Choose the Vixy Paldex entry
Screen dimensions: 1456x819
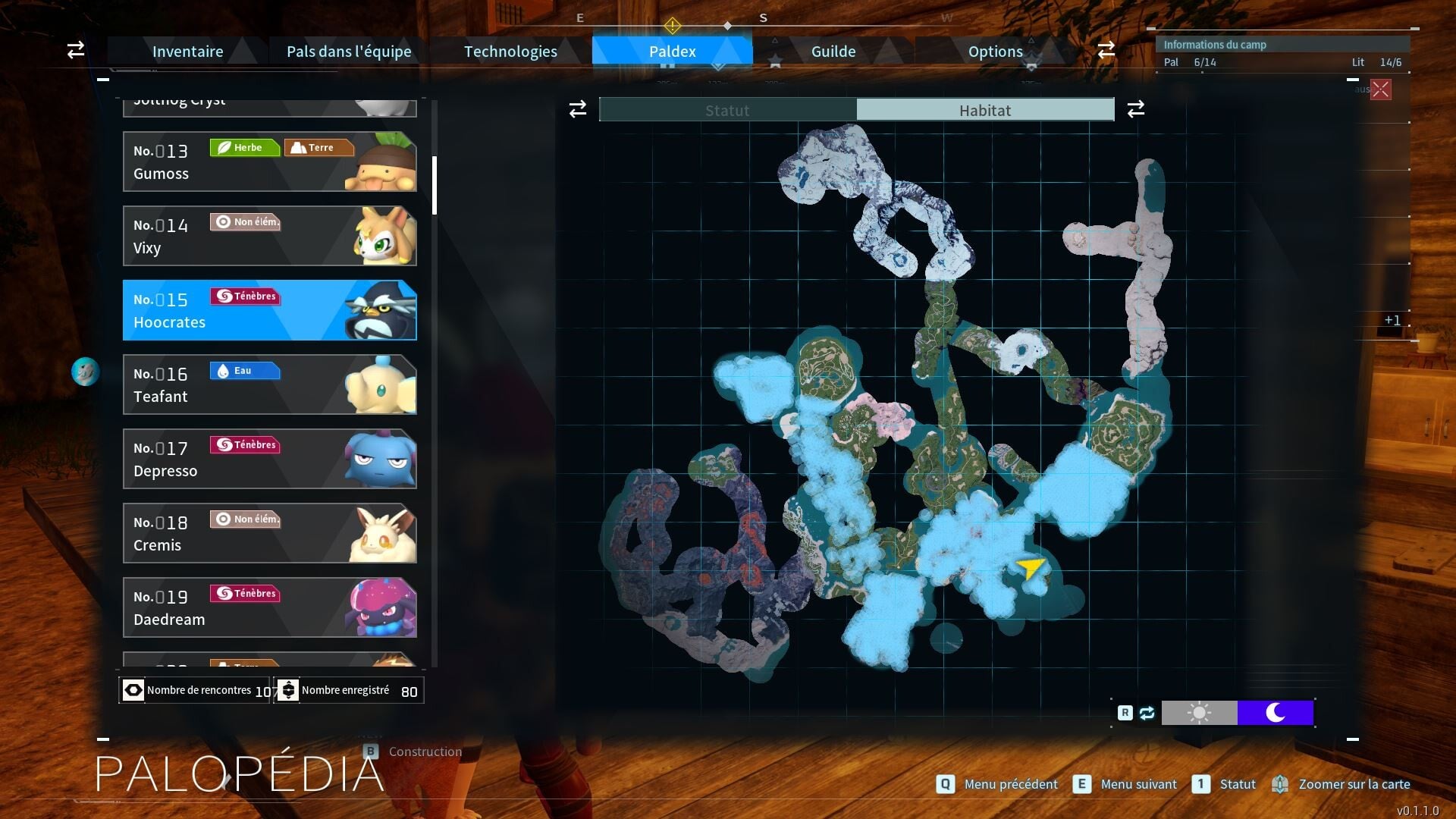pos(269,236)
